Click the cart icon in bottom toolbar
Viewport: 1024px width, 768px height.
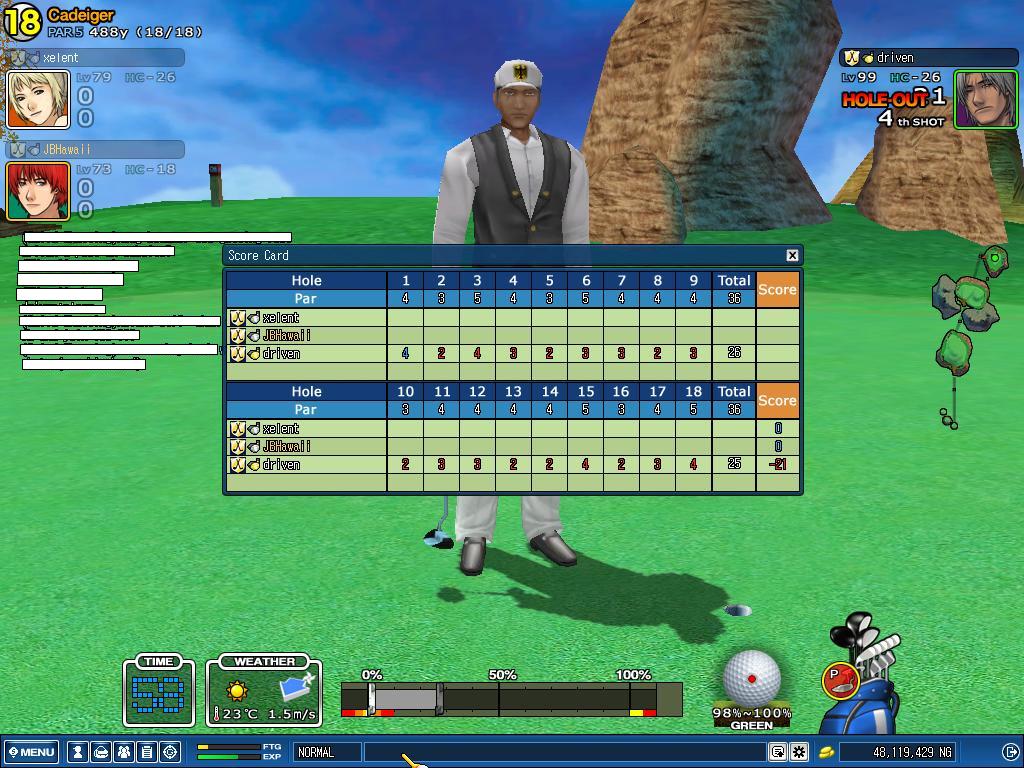click(101, 752)
